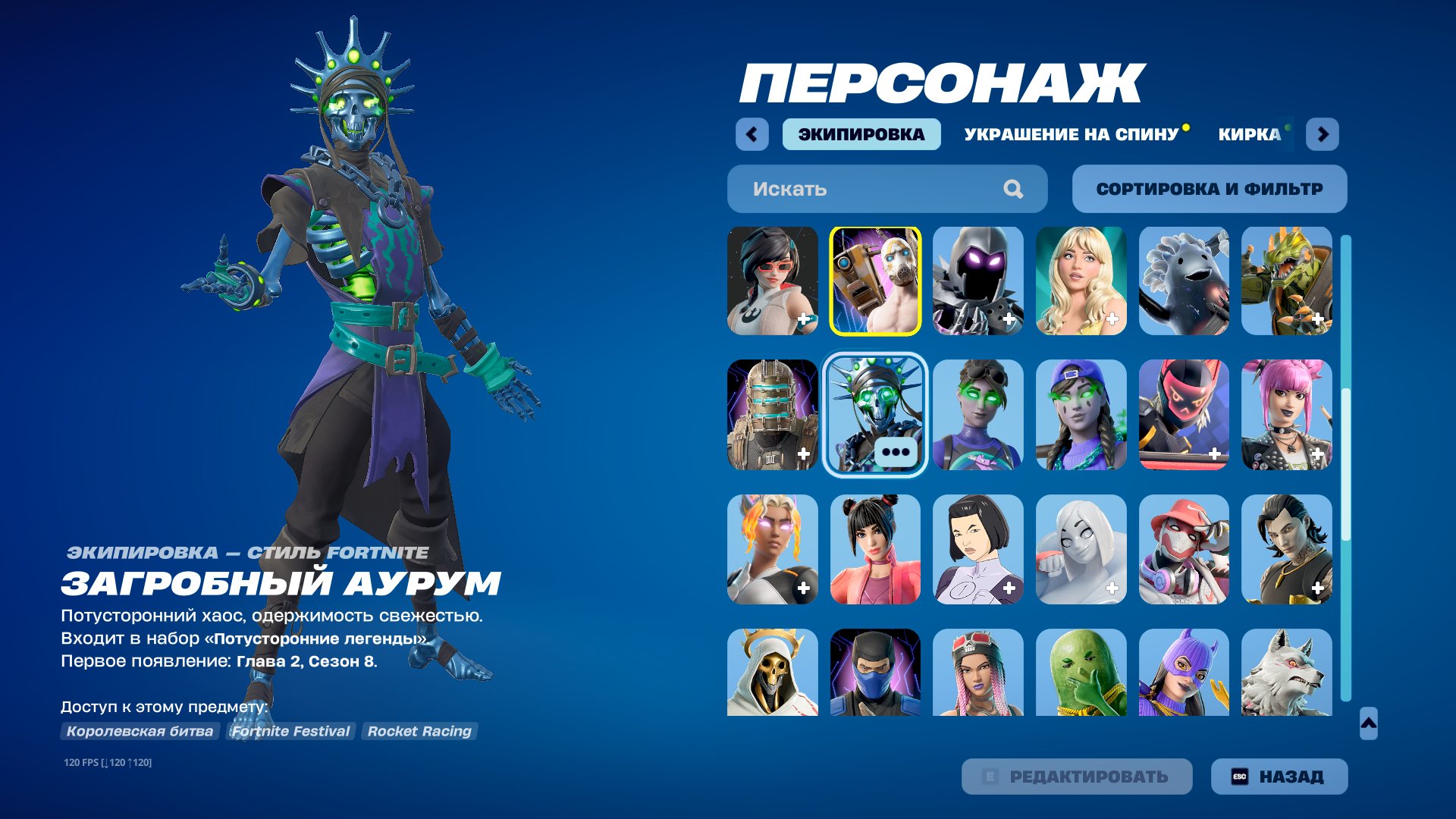The height and width of the screenshot is (819, 1456).
Task: Click the plus badge on the Raven outfit
Action: click(1009, 320)
